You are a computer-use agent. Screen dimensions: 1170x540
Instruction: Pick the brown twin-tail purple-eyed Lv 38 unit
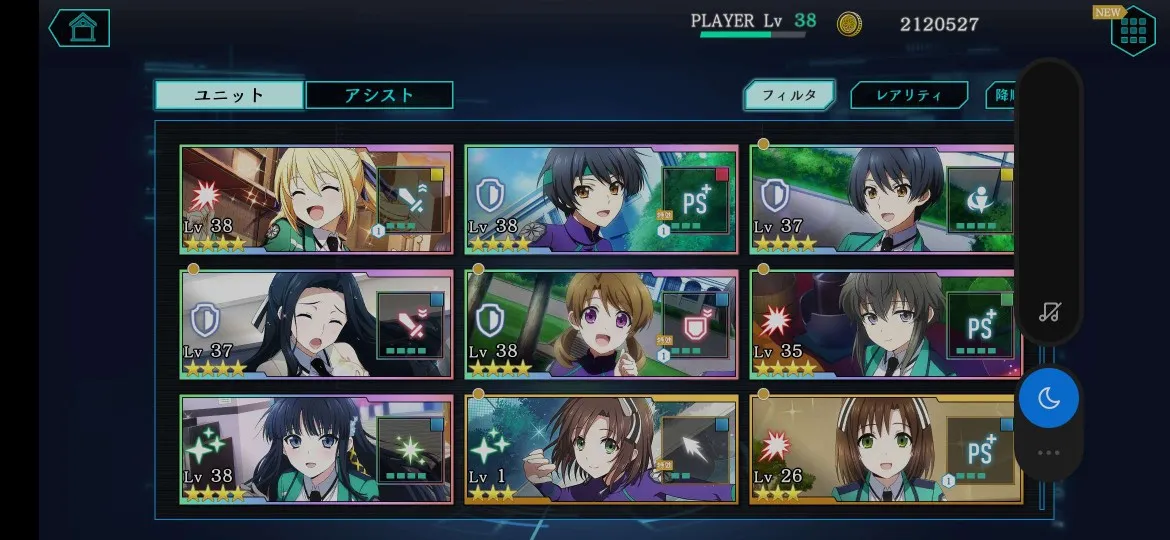[x=601, y=324]
